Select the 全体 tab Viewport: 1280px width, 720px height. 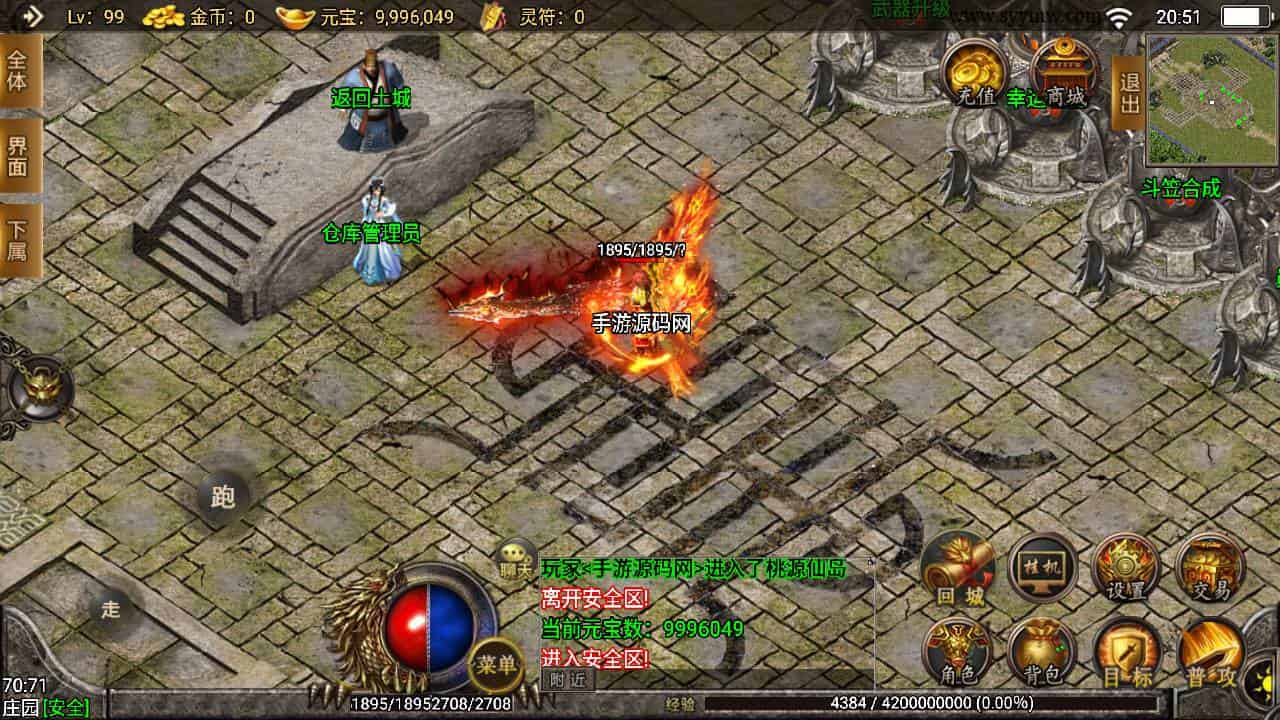(19, 70)
